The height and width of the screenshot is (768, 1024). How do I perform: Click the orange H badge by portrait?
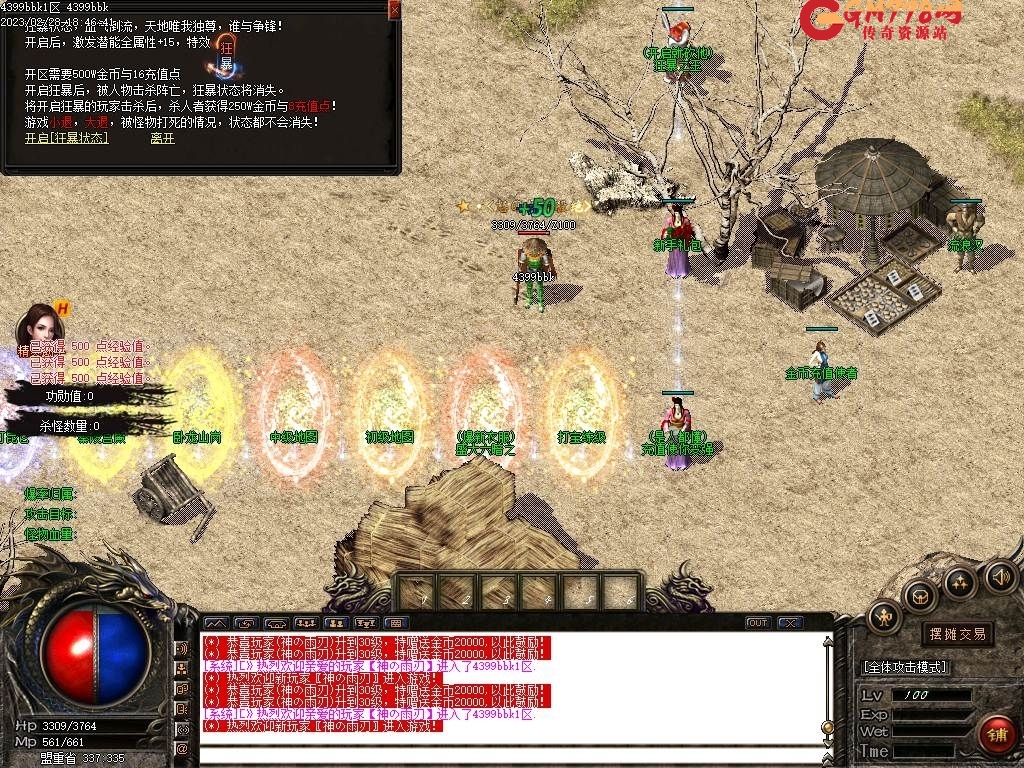pos(62,308)
